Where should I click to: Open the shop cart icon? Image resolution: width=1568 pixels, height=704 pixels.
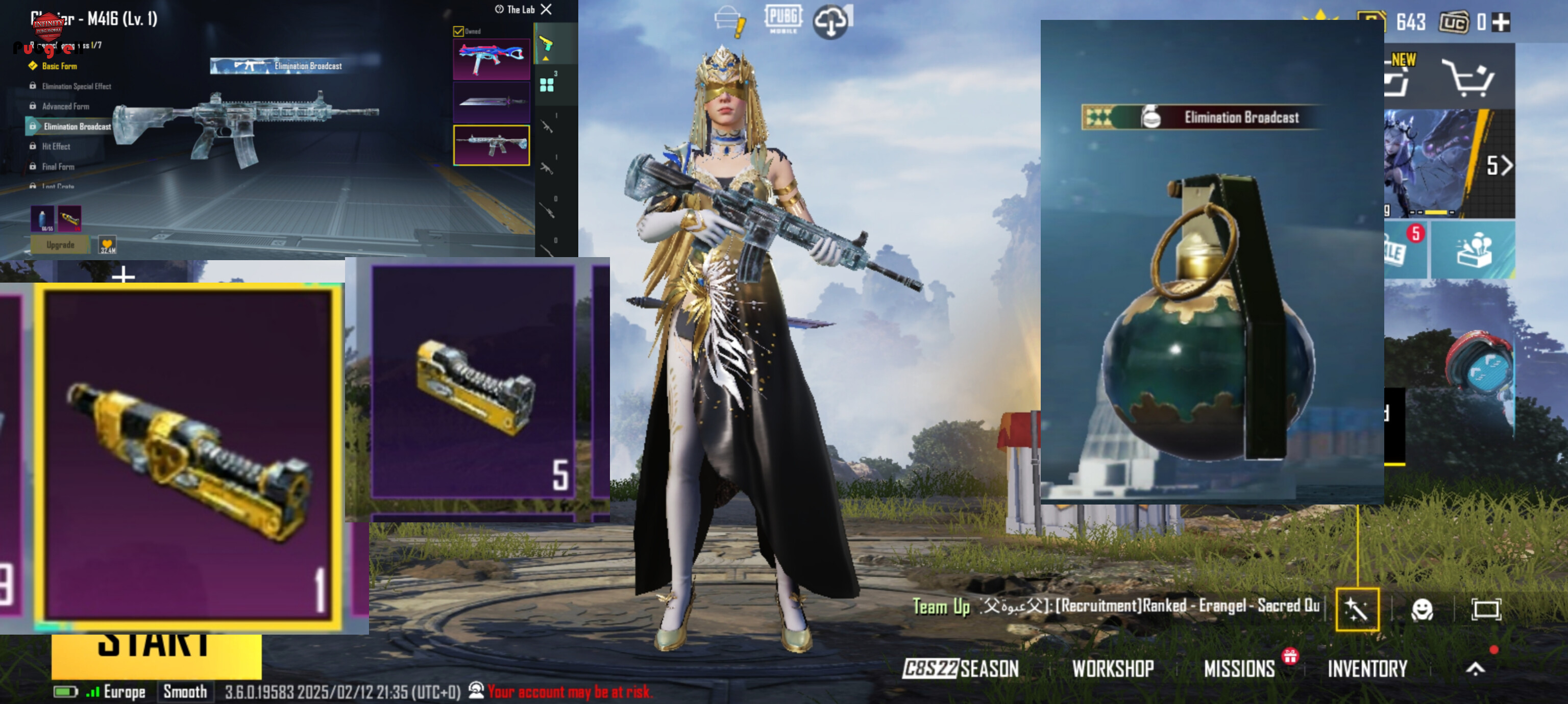pos(1469,77)
